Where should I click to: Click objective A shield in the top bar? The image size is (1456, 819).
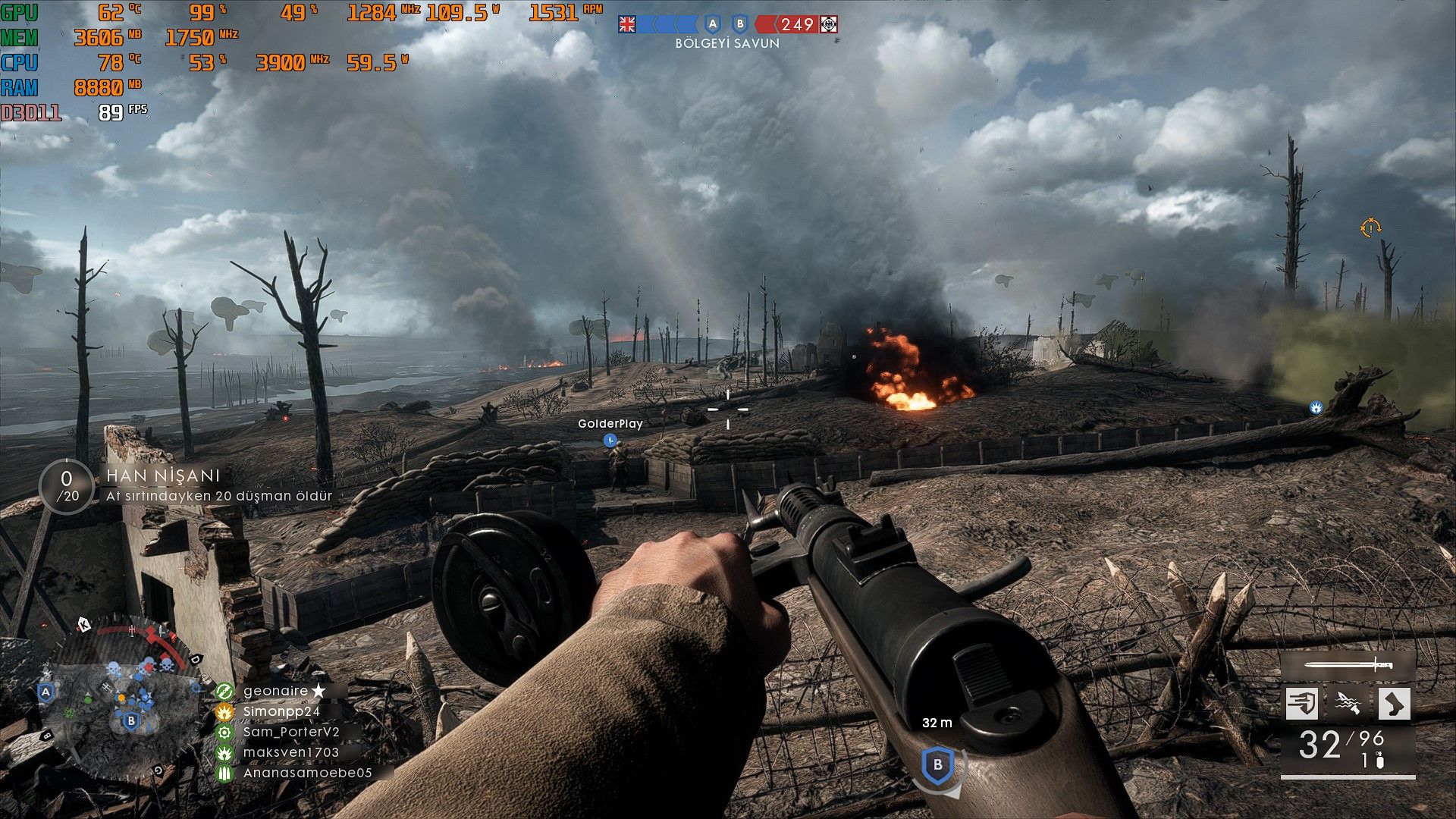[711, 24]
